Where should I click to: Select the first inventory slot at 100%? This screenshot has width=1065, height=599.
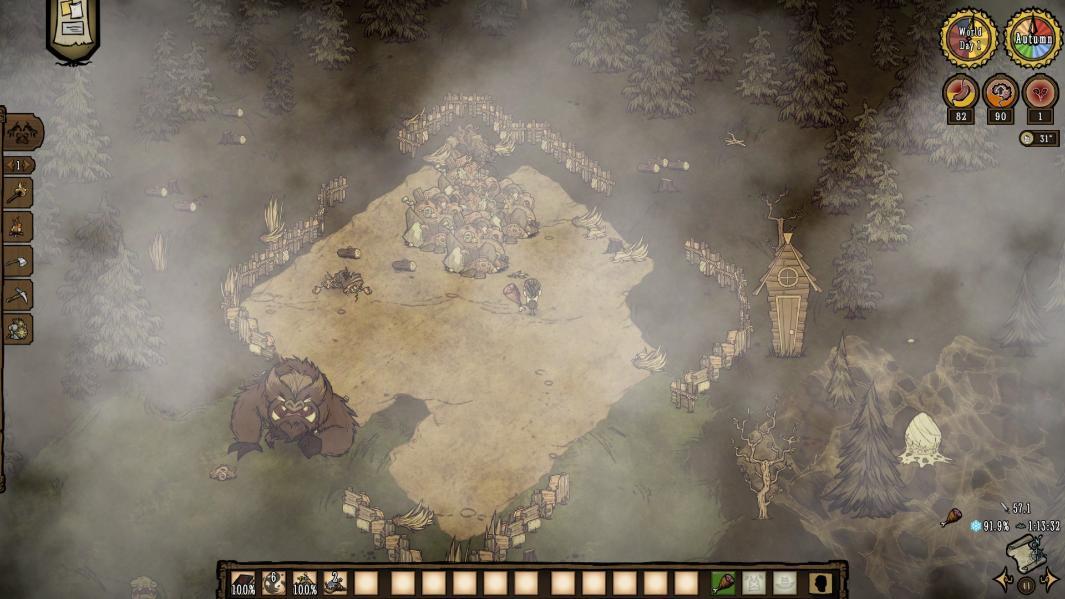click(x=243, y=582)
